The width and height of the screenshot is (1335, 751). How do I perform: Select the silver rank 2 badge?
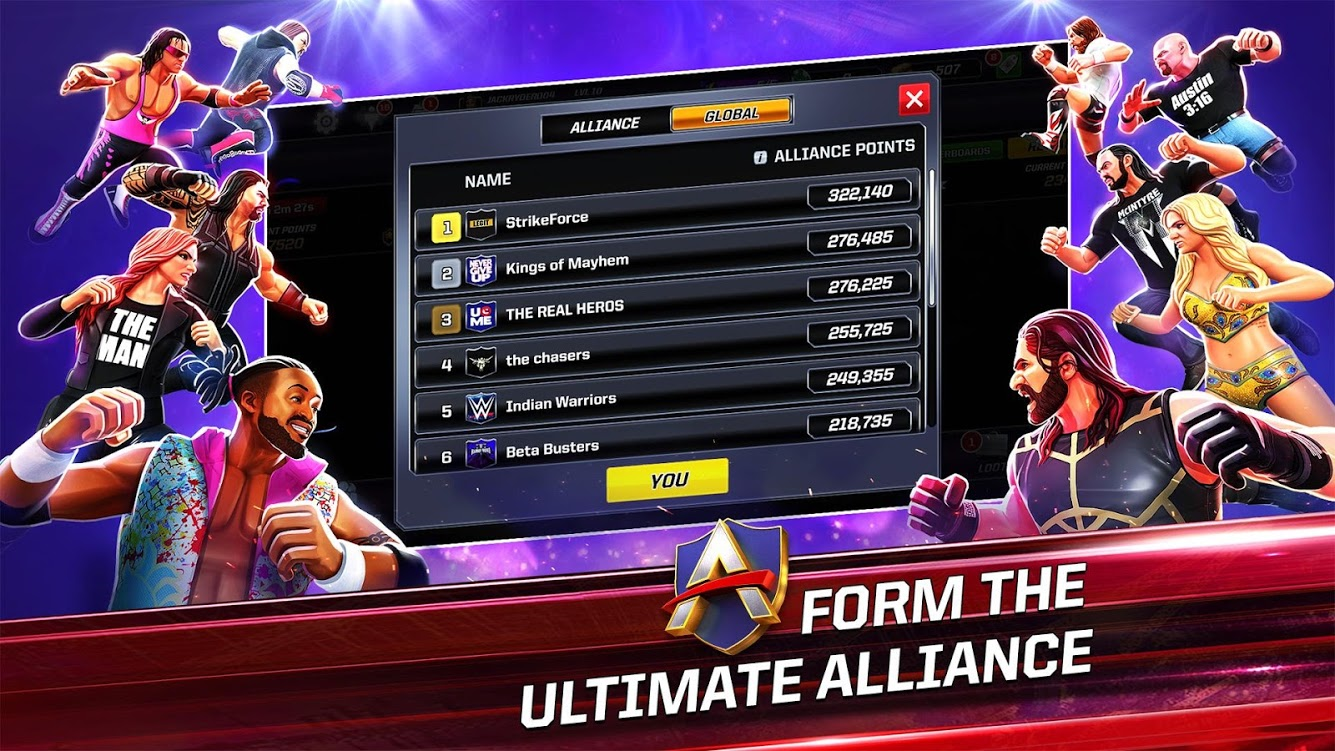click(x=446, y=272)
